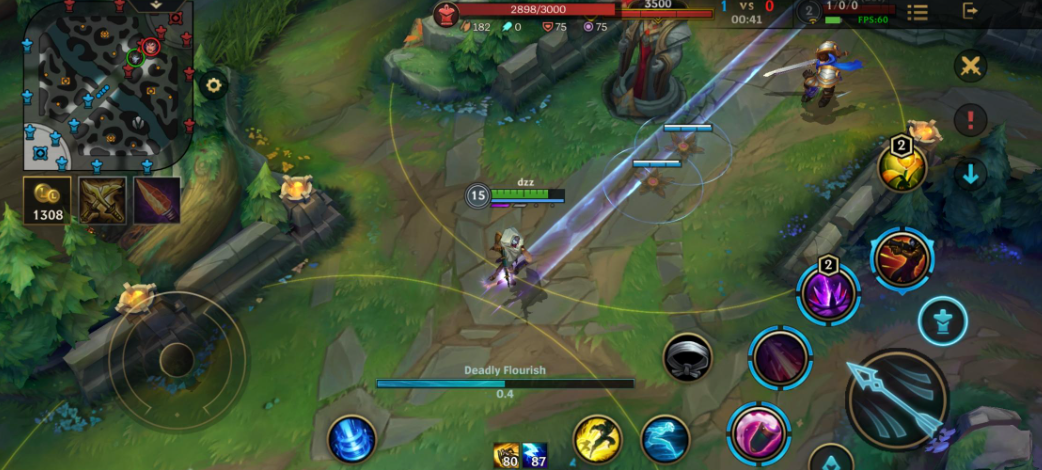Activate the orange fiery ability
Image resolution: width=1042 pixels, height=470 pixels.
point(900,259)
